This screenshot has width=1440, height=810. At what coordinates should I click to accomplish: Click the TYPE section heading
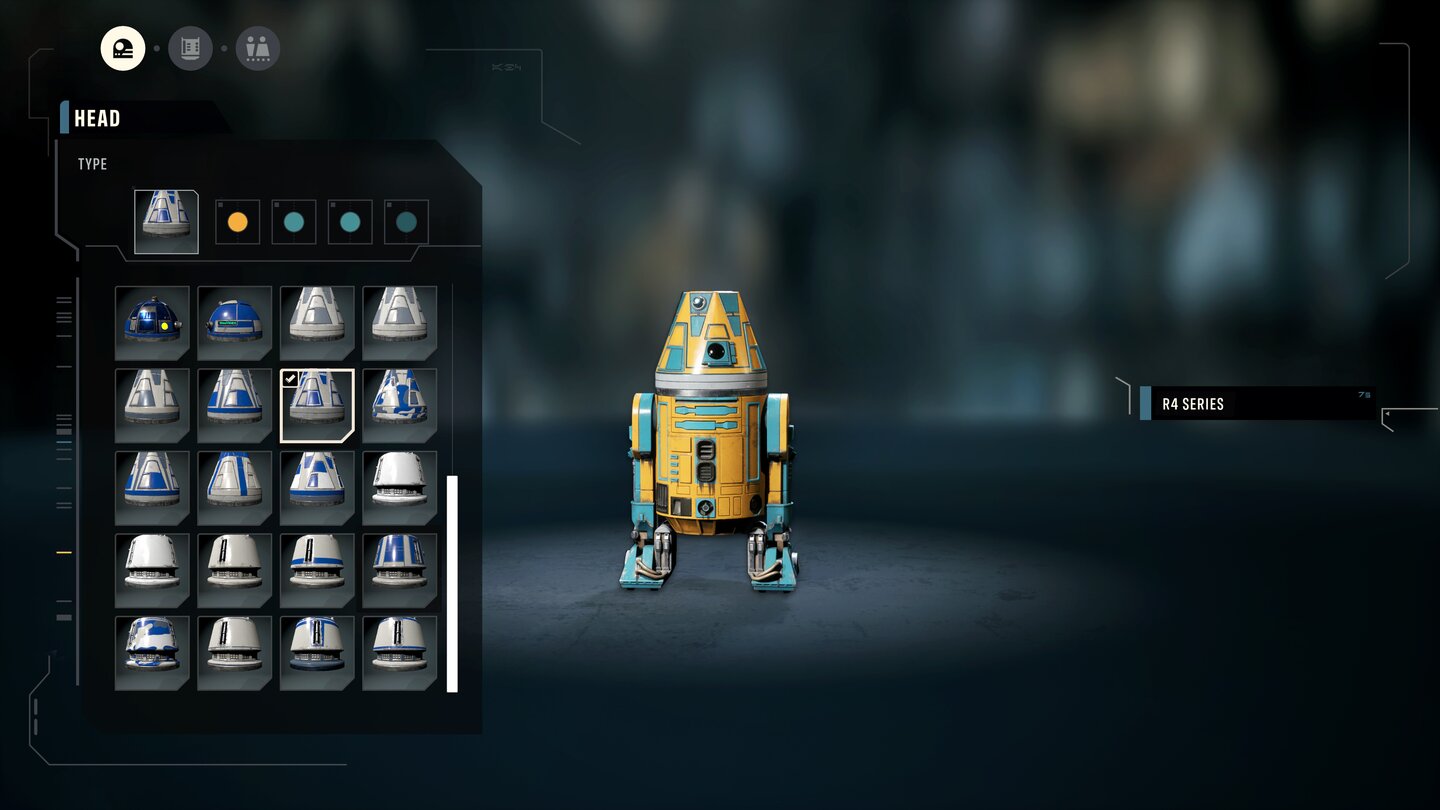coord(92,164)
